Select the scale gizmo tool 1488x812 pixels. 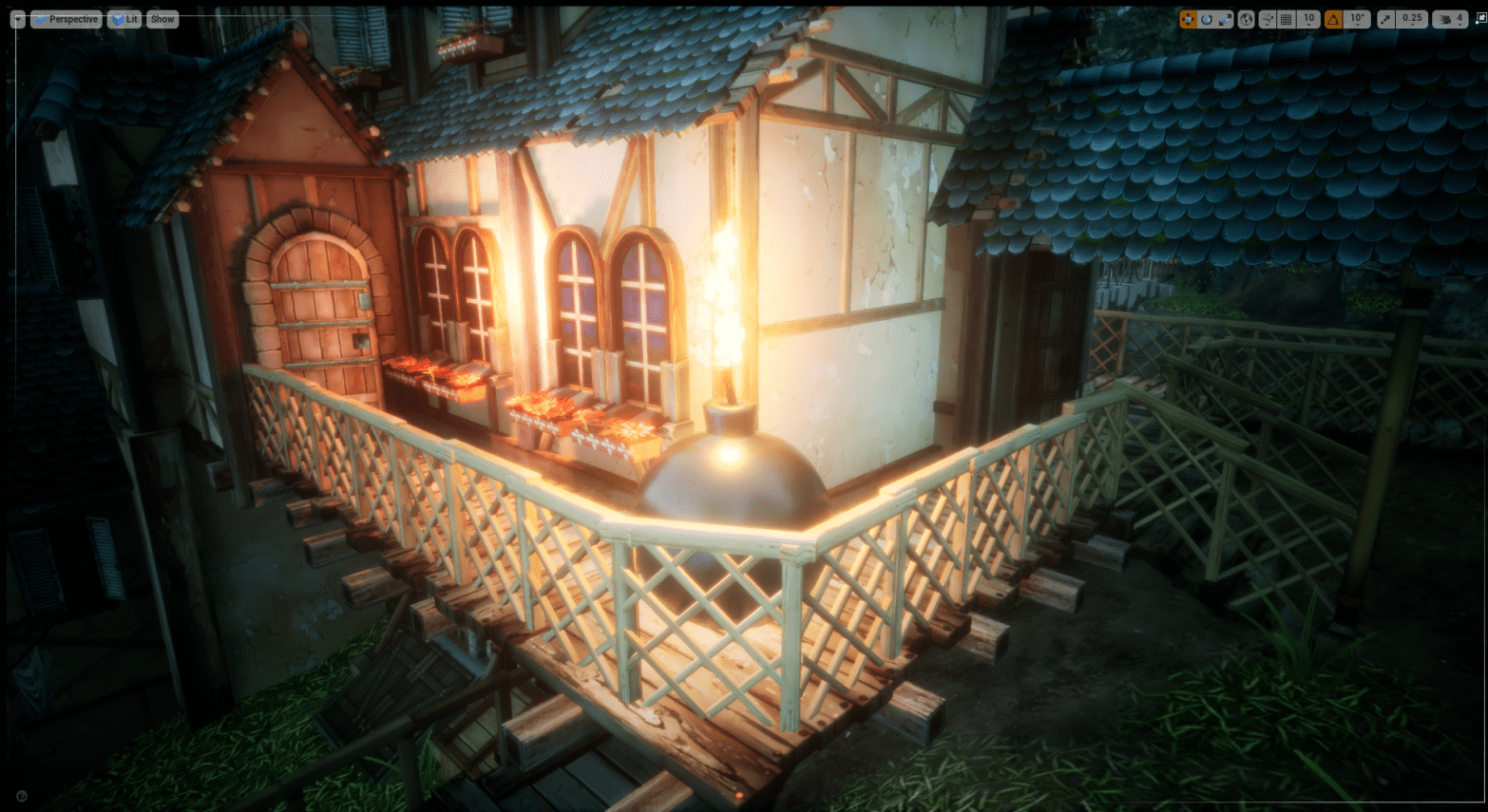(1225, 19)
